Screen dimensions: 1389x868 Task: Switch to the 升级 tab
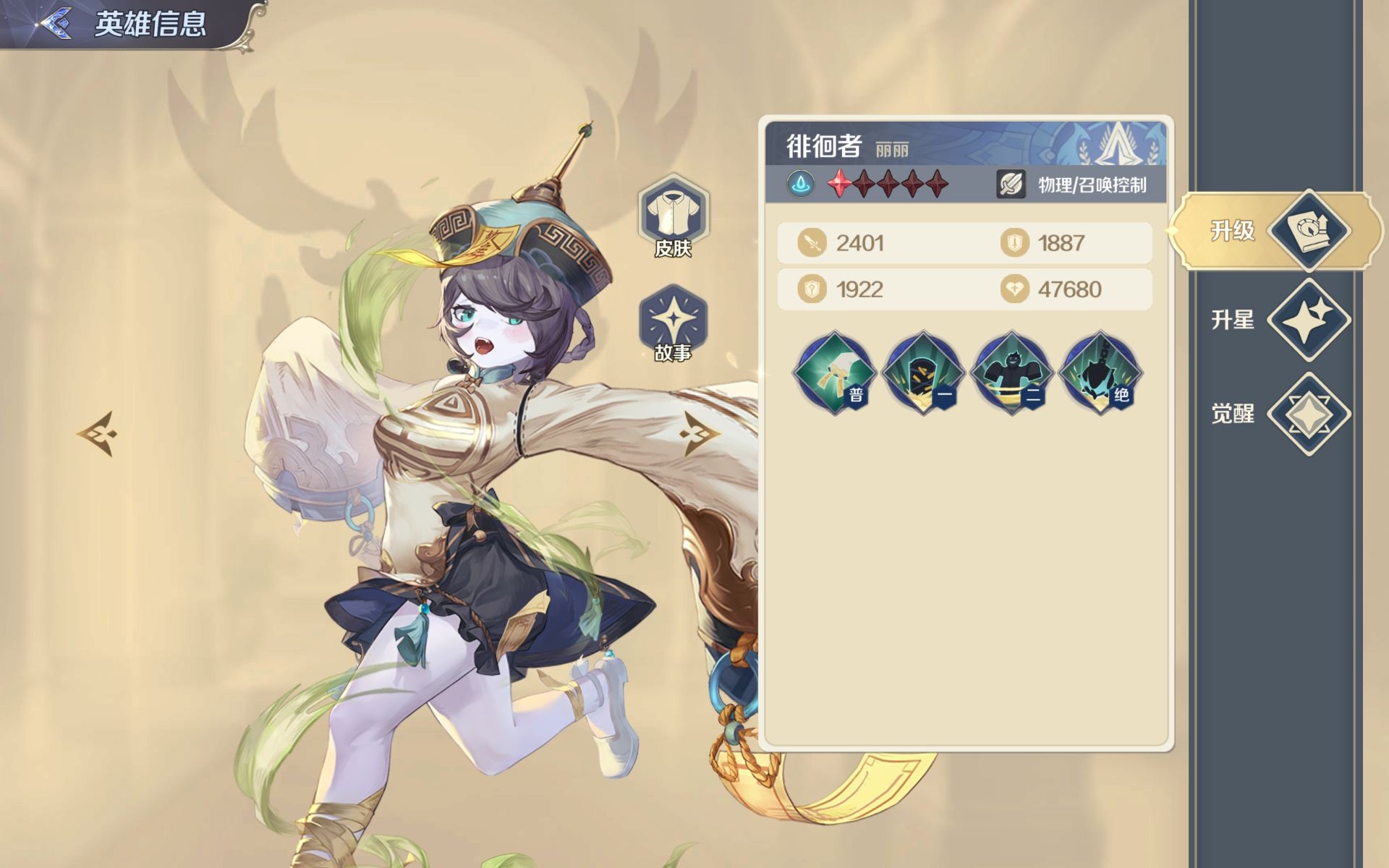(1277, 231)
